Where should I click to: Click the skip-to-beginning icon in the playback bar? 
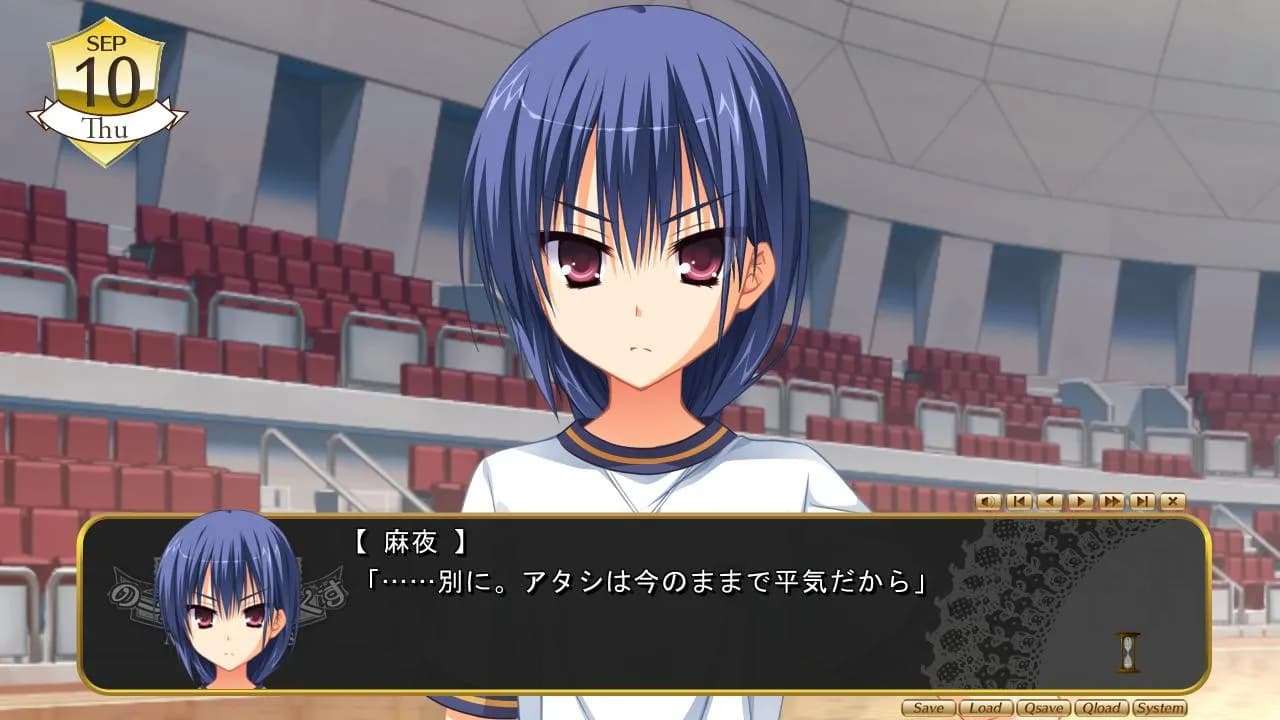click(x=1018, y=502)
